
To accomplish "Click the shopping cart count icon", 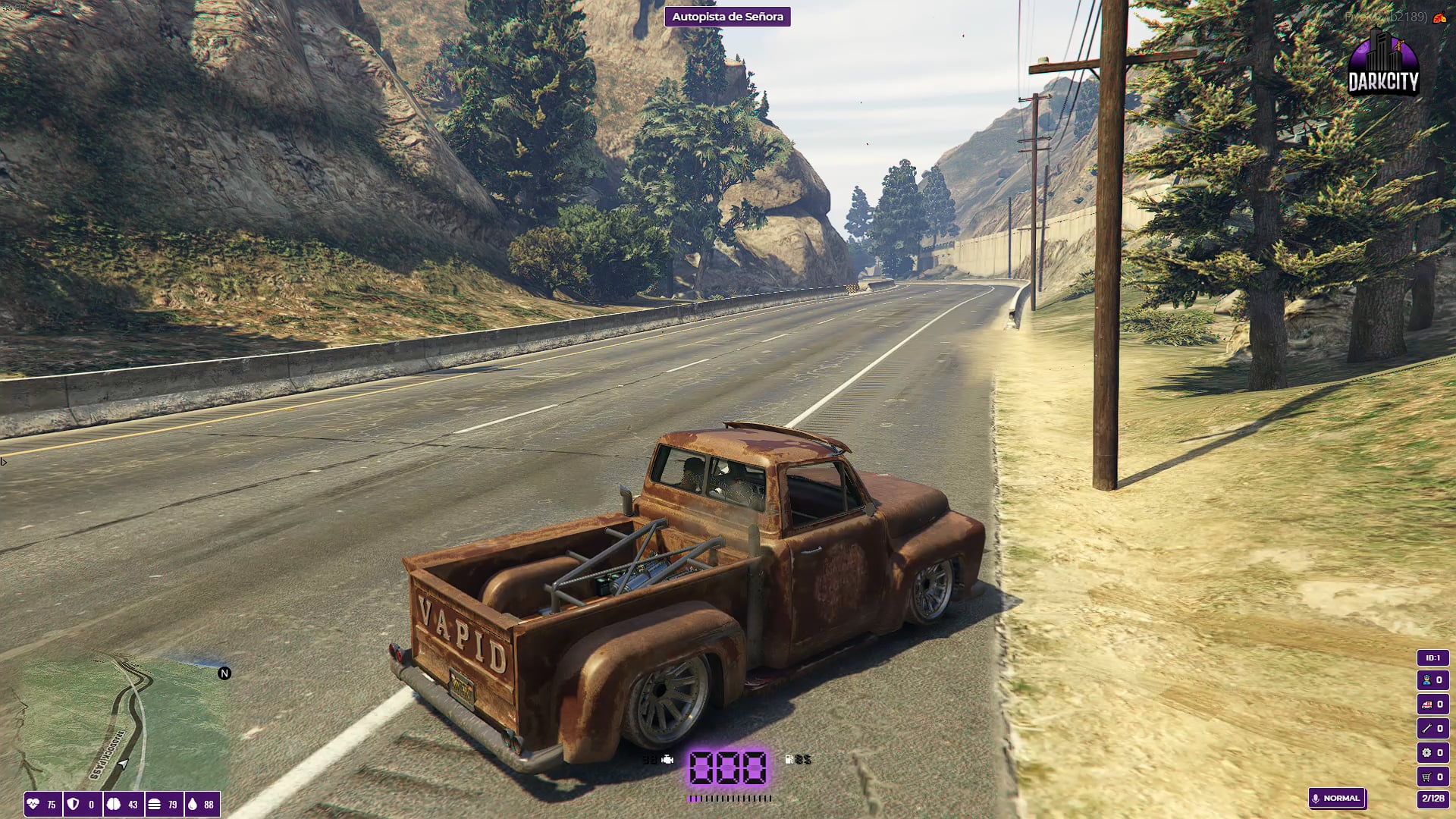I will pyautogui.click(x=1426, y=777).
